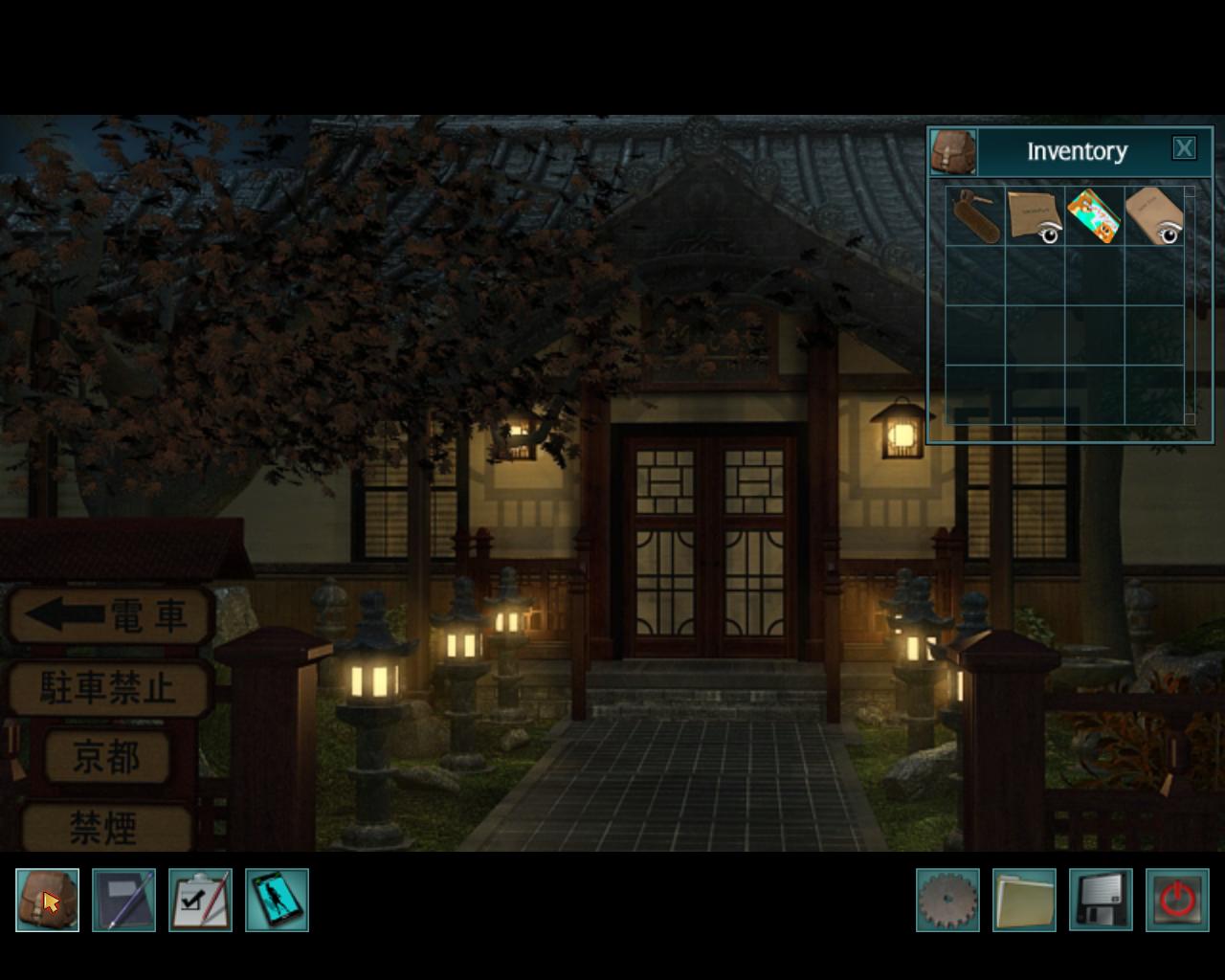
Task: Toggle the inventory bag toolbar button
Action: (47, 900)
